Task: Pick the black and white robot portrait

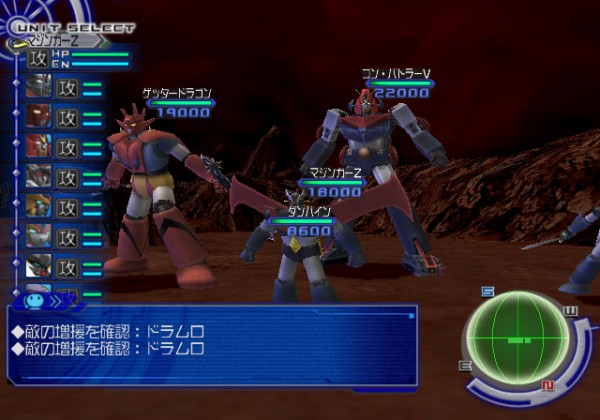Action: (38, 267)
